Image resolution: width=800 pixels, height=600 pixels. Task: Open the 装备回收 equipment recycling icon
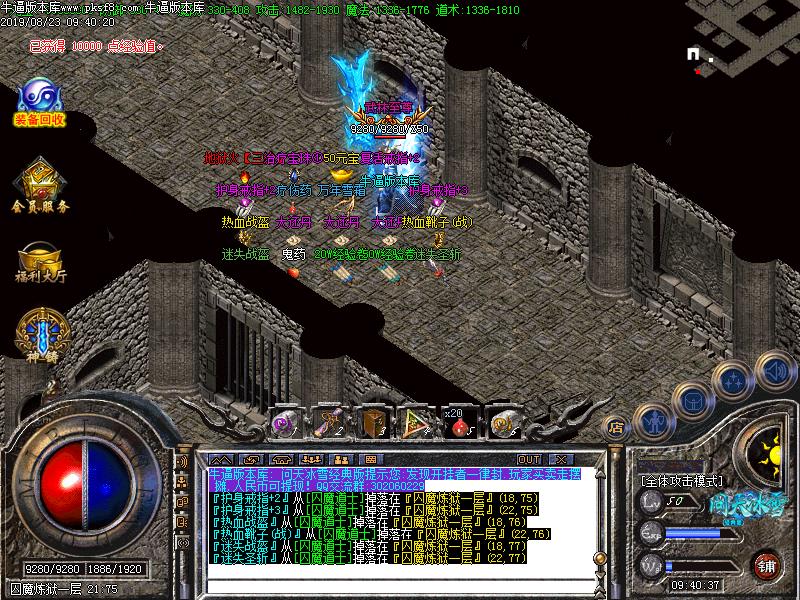(x=39, y=104)
